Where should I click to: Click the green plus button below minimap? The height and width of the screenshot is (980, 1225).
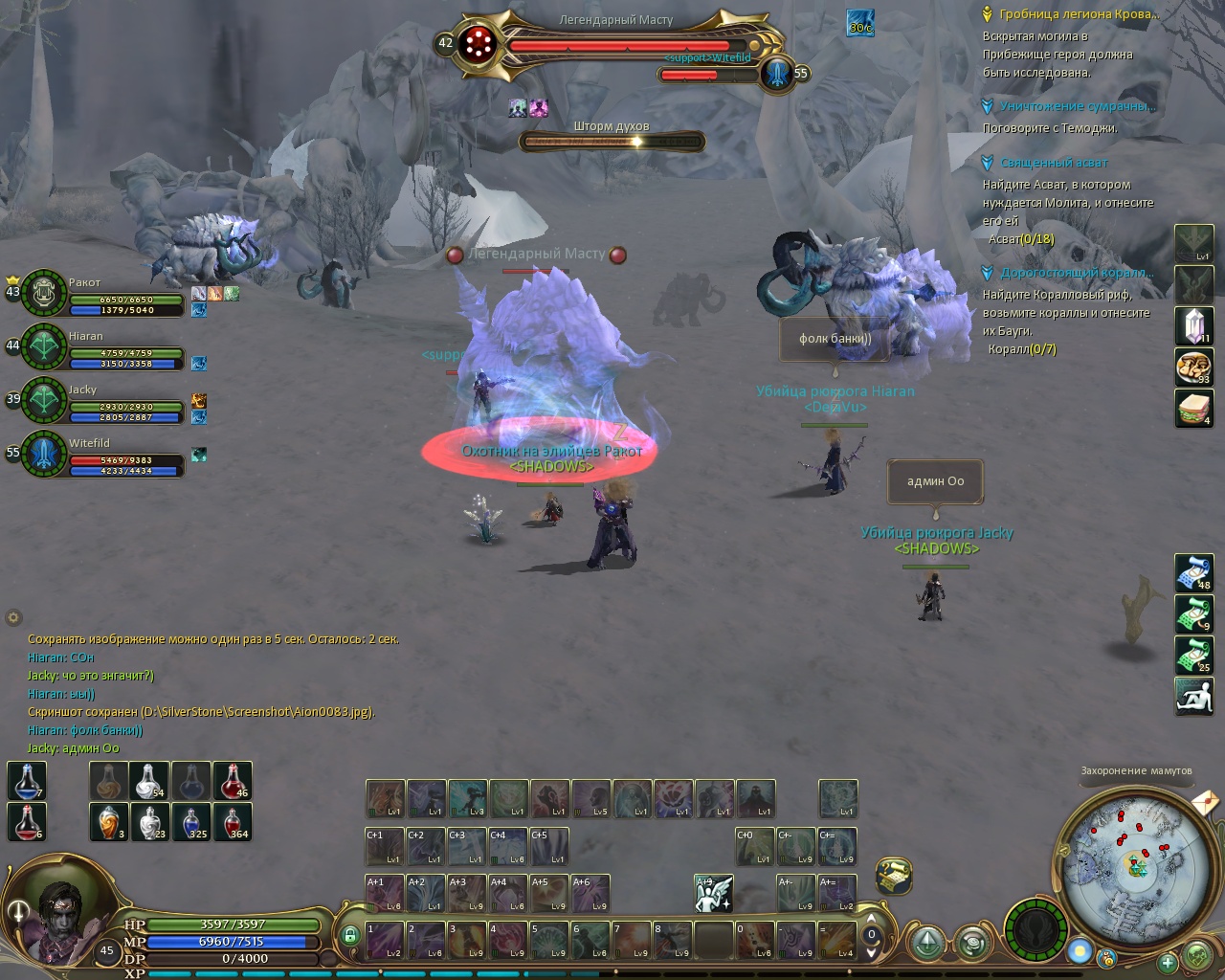pyautogui.click(x=1167, y=962)
